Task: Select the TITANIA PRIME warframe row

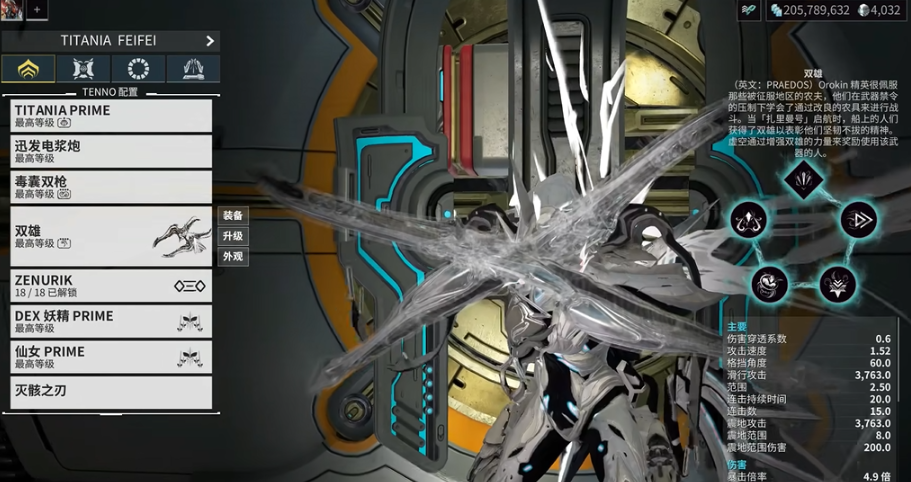Action: pyautogui.click(x=111, y=116)
